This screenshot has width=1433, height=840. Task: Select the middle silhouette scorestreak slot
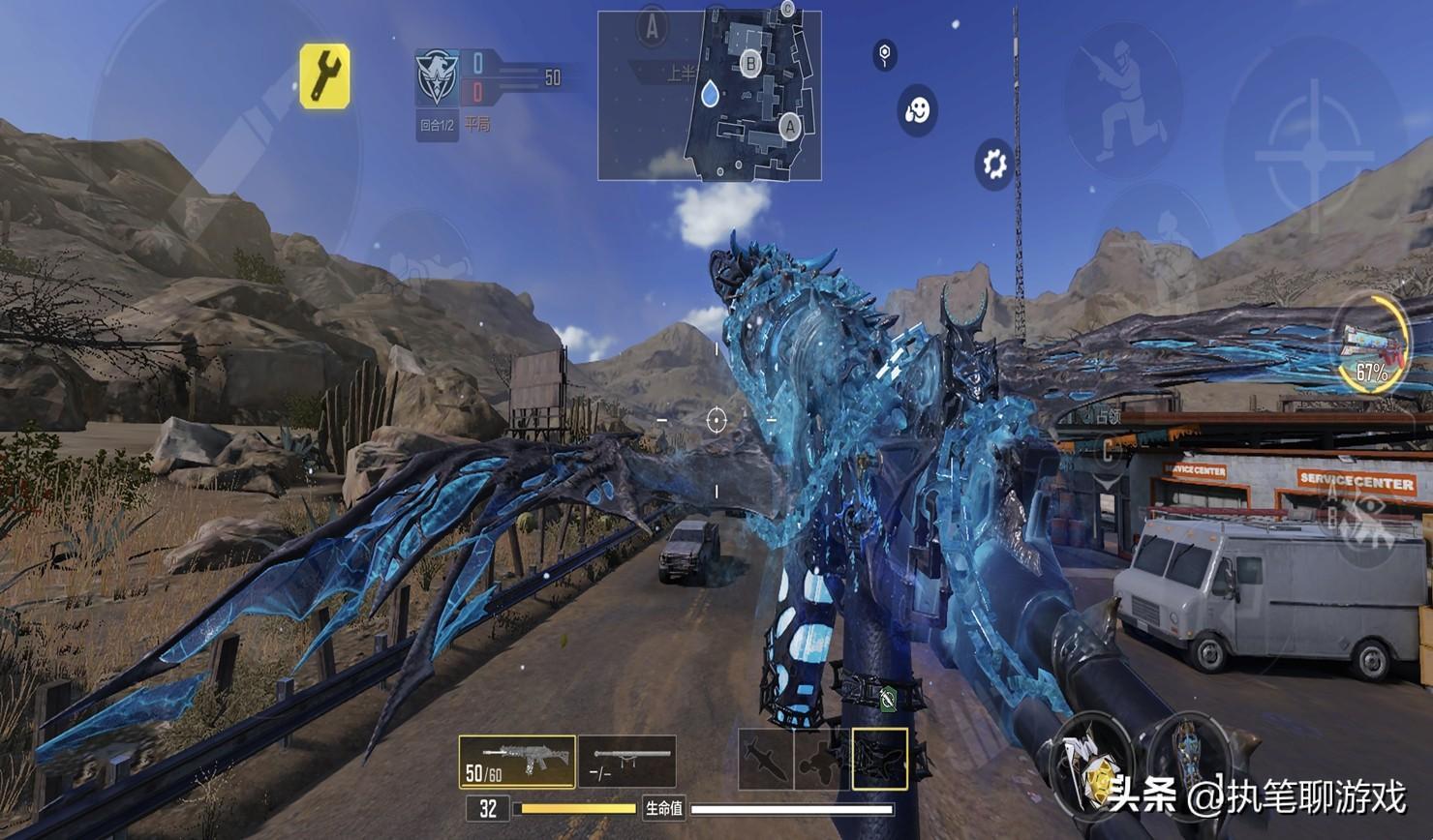click(x=822, y=759)
